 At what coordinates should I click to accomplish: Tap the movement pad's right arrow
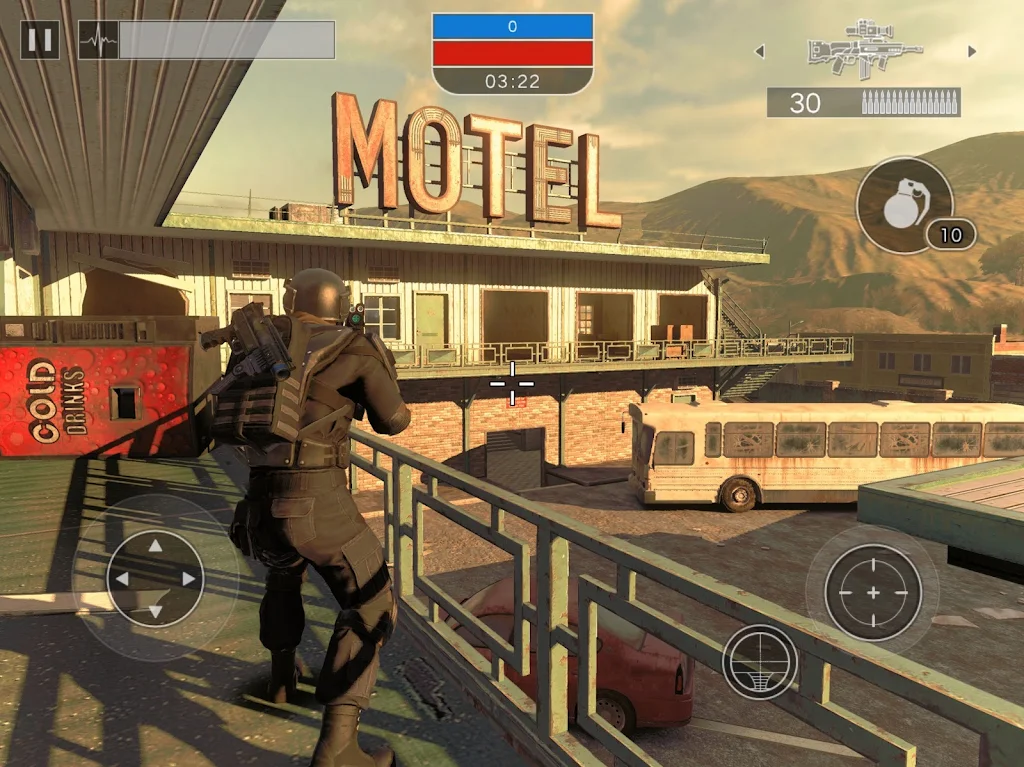(188, 579)
